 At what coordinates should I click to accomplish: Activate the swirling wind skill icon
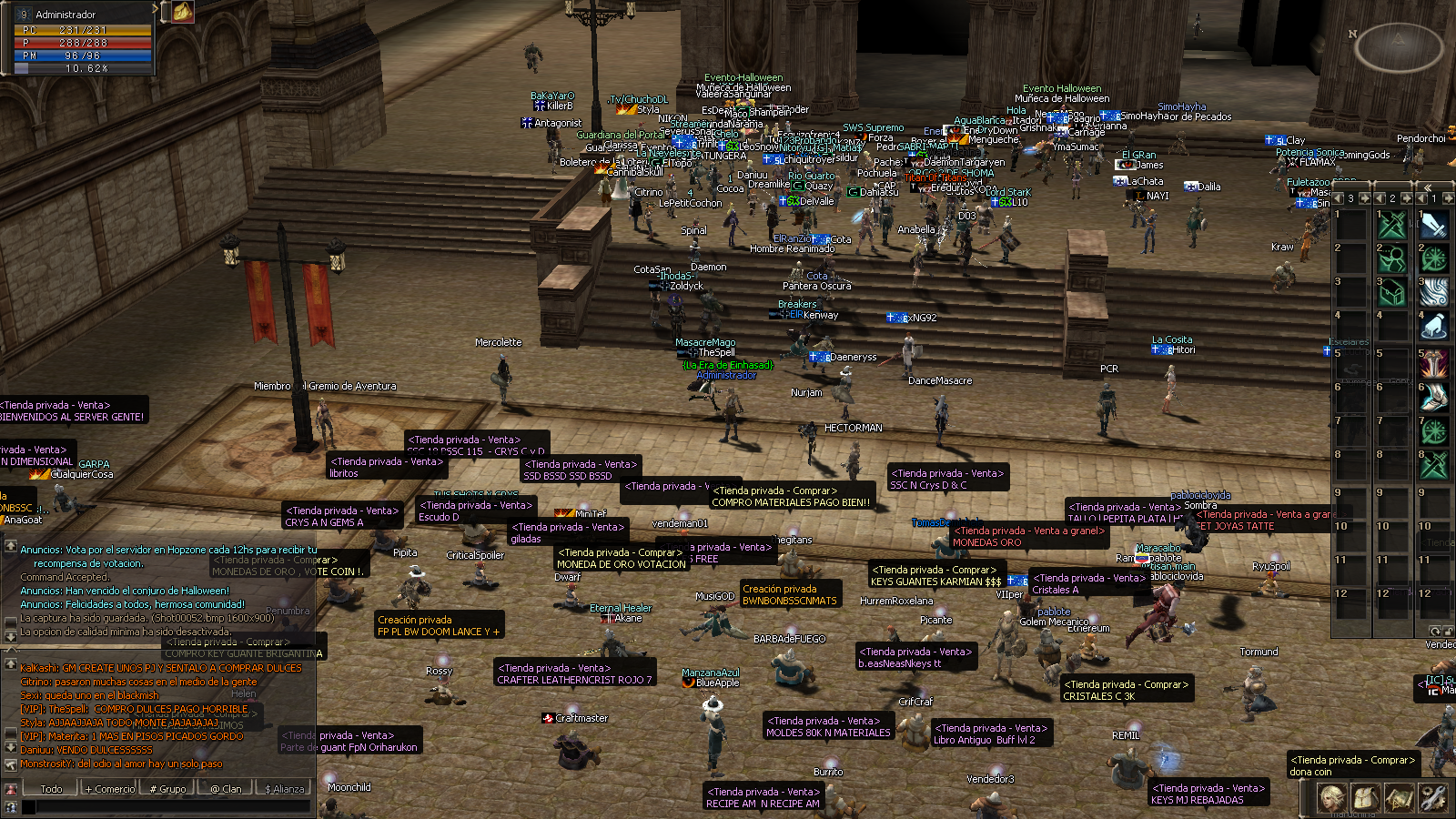point(1434,291)
